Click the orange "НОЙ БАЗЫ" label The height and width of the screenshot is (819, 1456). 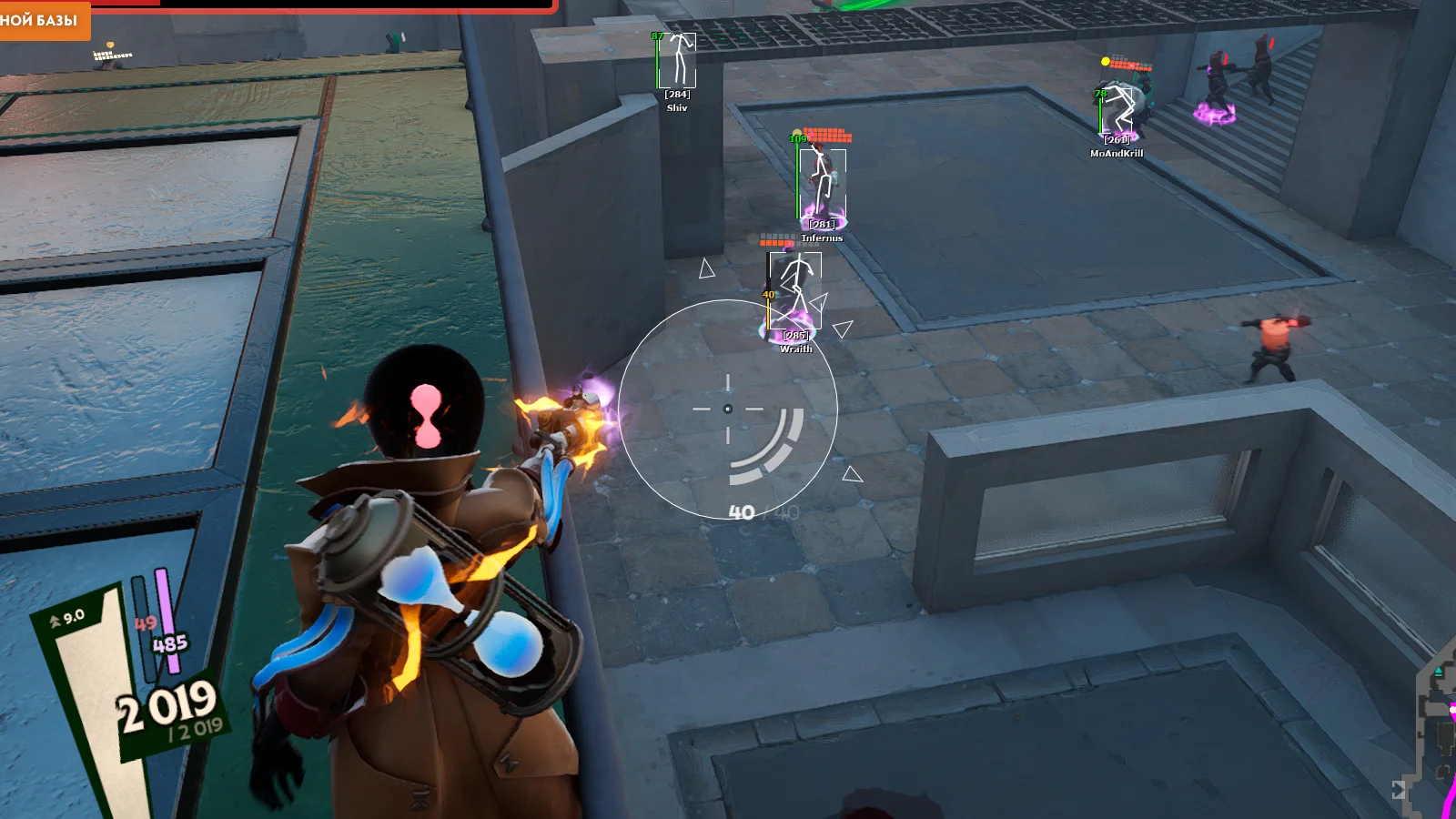pos(42,19)
